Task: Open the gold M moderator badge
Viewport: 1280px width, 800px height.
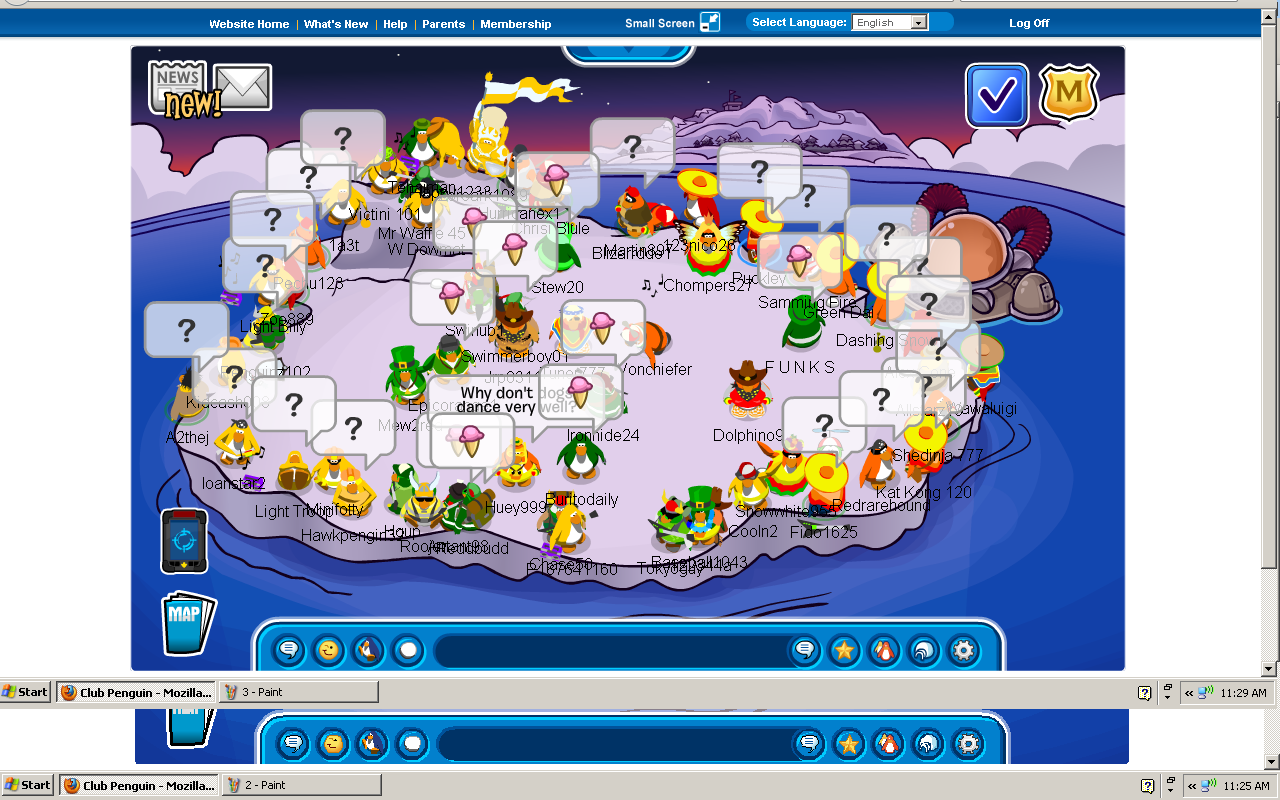Action: pos(1069,94)
